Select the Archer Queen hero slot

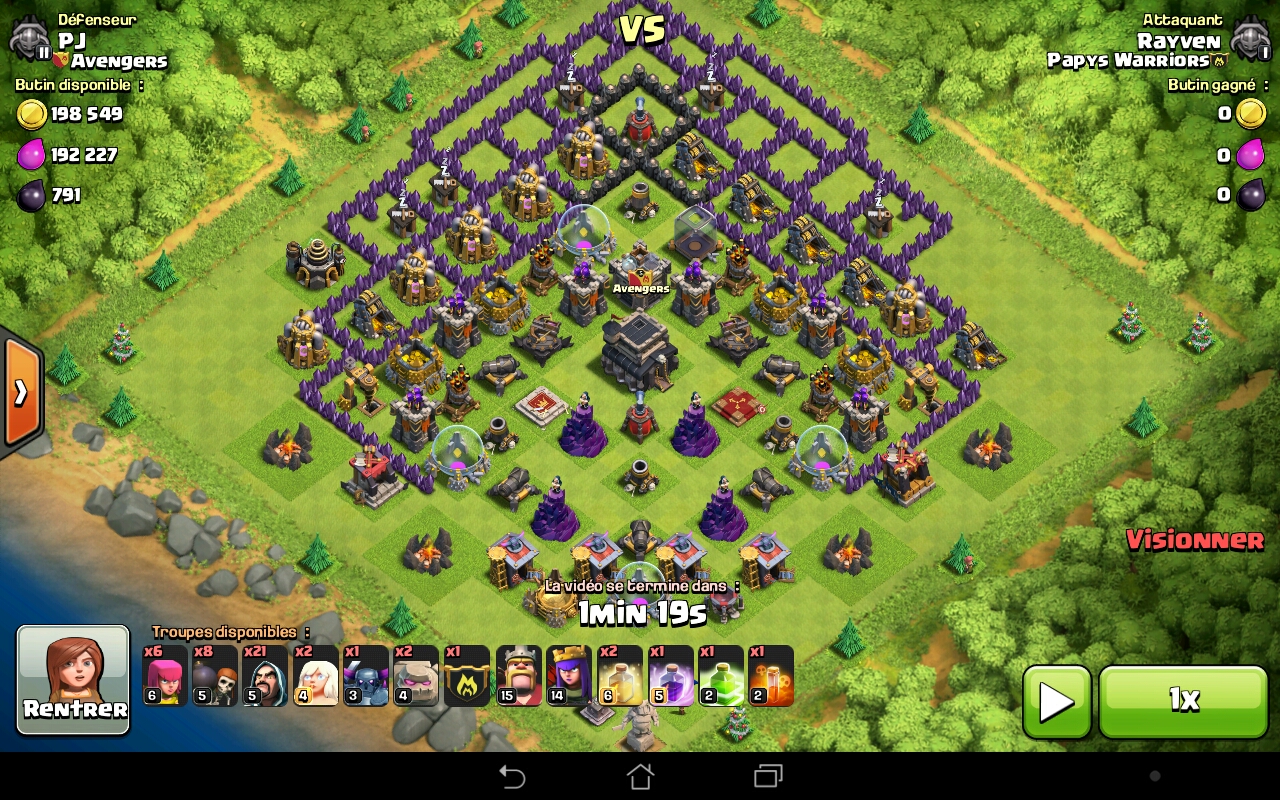[x=568, y=676]
